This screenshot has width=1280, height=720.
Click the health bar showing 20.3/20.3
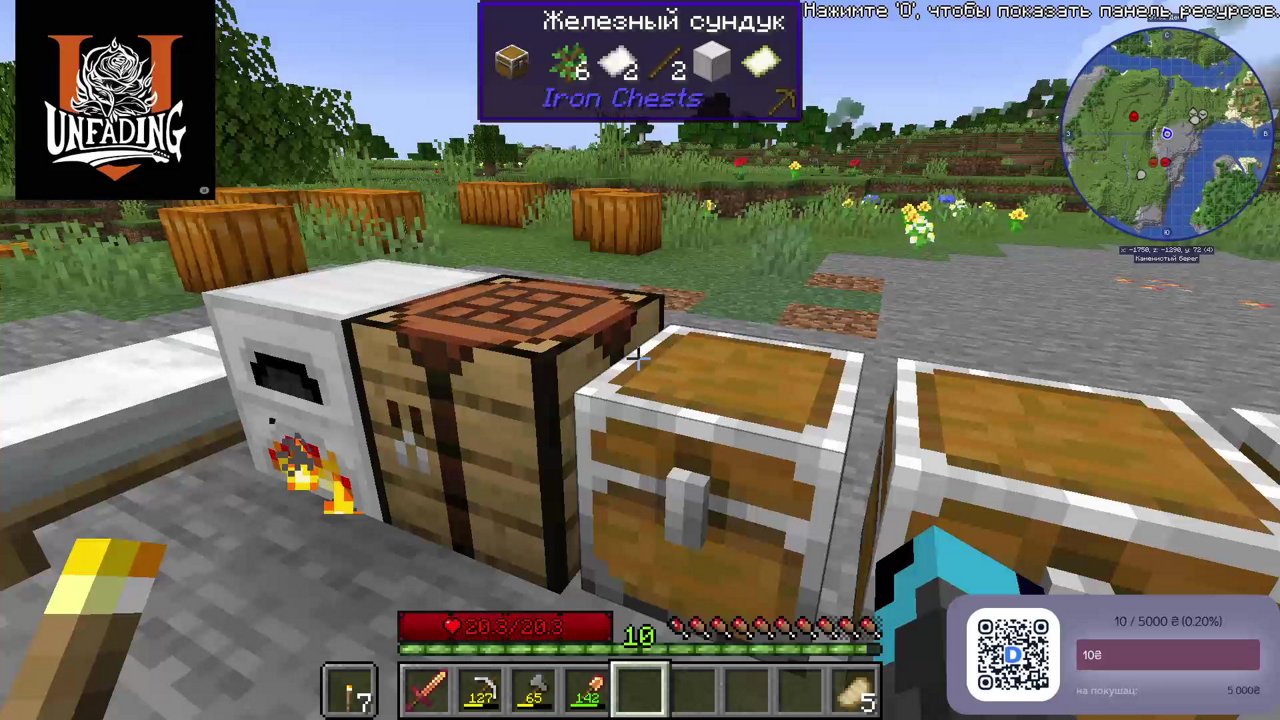click(x=505, y=627)
